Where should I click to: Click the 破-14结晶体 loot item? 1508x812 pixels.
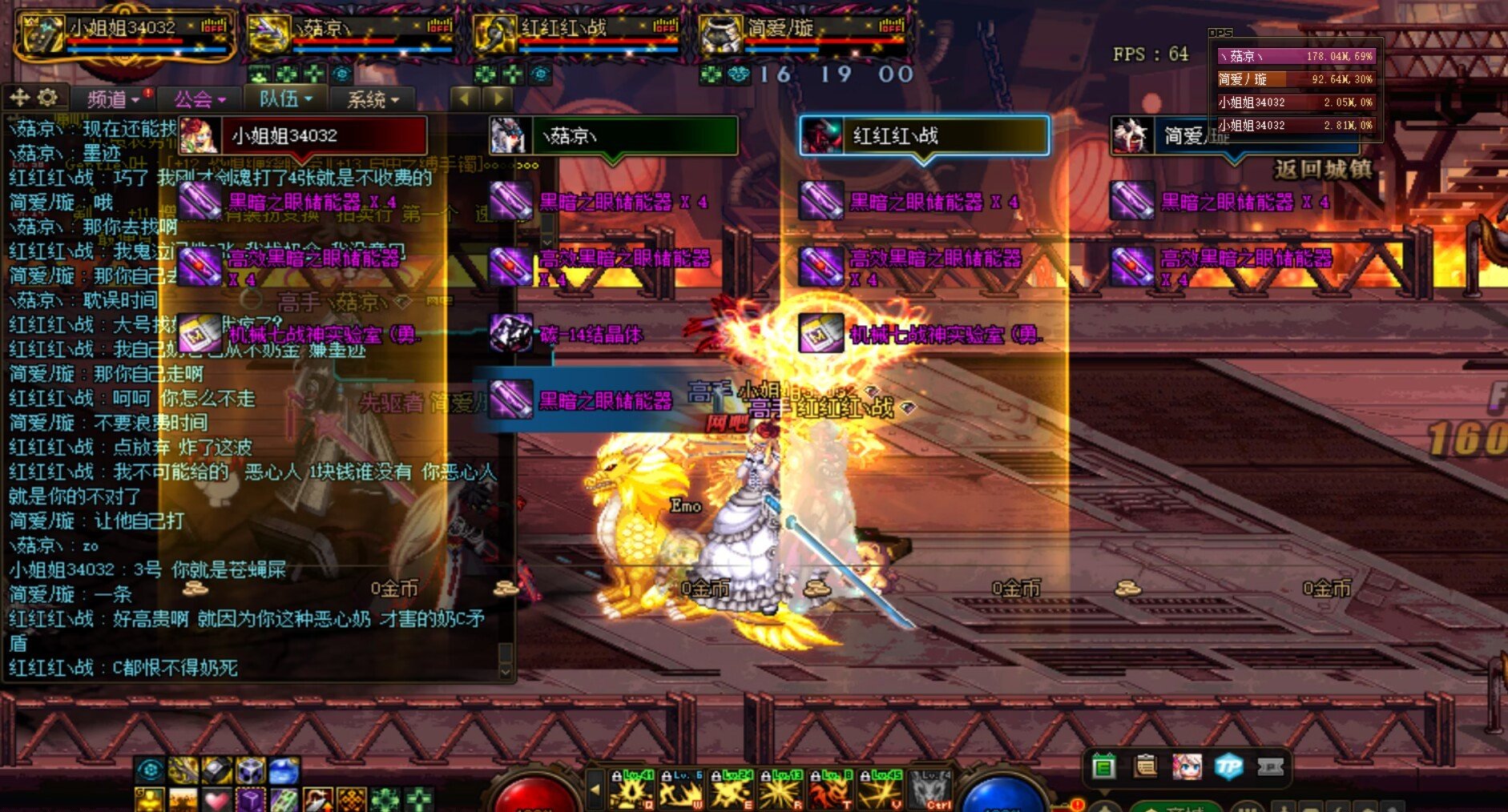591,334
